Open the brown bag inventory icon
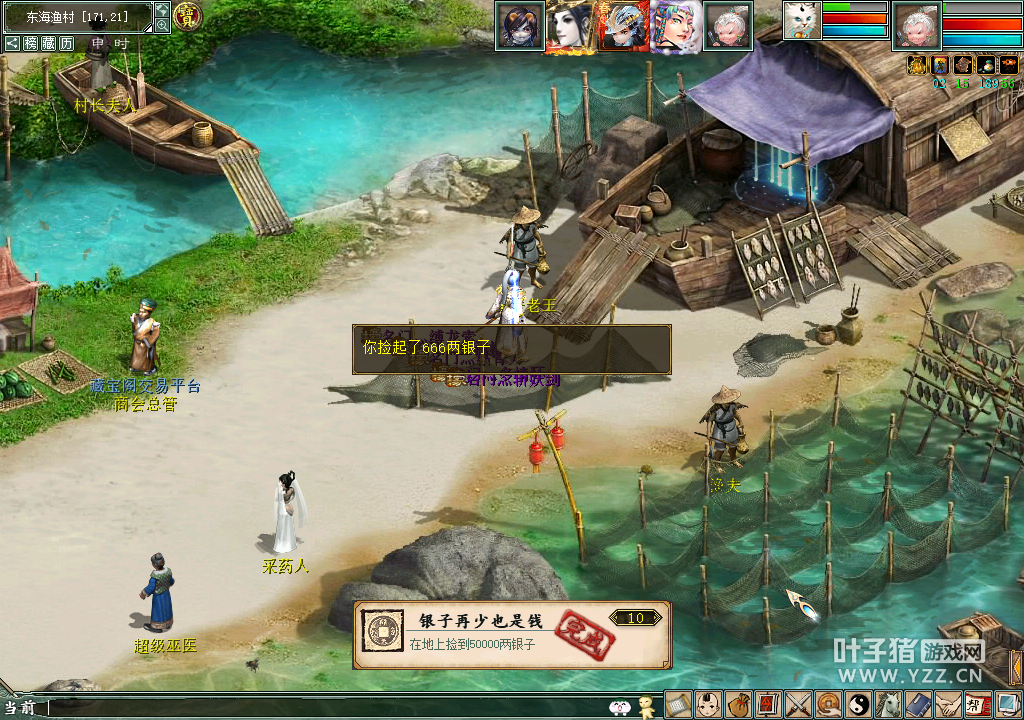The image size is (1024, 720). point(739,704)
